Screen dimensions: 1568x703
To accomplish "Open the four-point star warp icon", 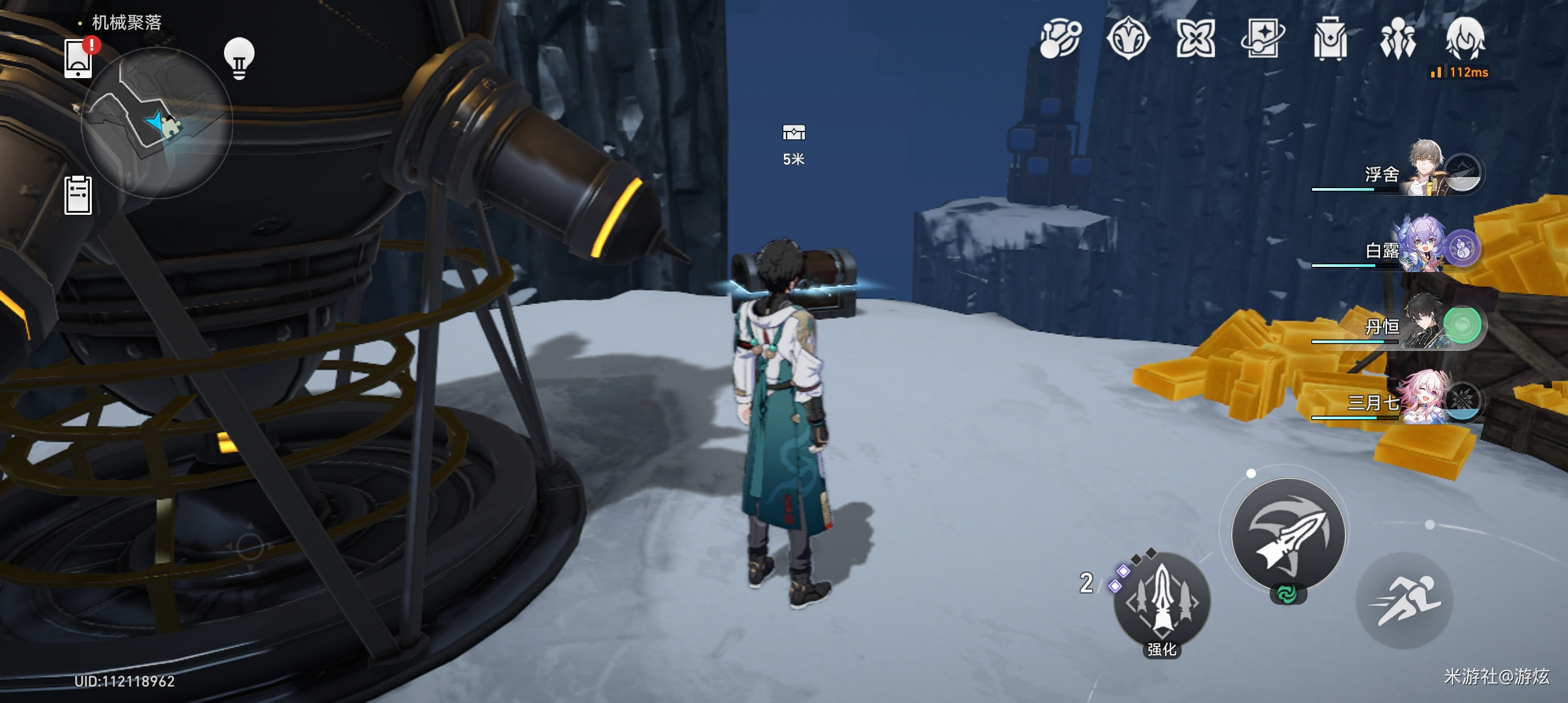I will click(1196, 38).
